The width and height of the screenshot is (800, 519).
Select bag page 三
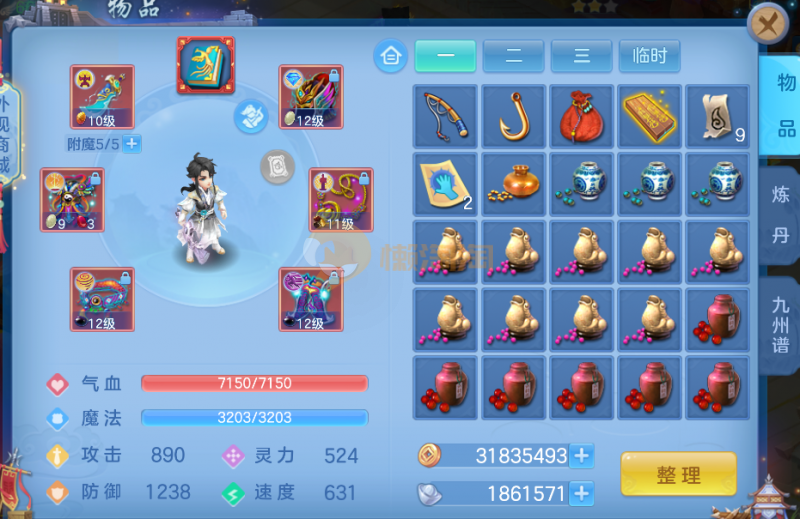pyautogui.click(x=581, y=56)
